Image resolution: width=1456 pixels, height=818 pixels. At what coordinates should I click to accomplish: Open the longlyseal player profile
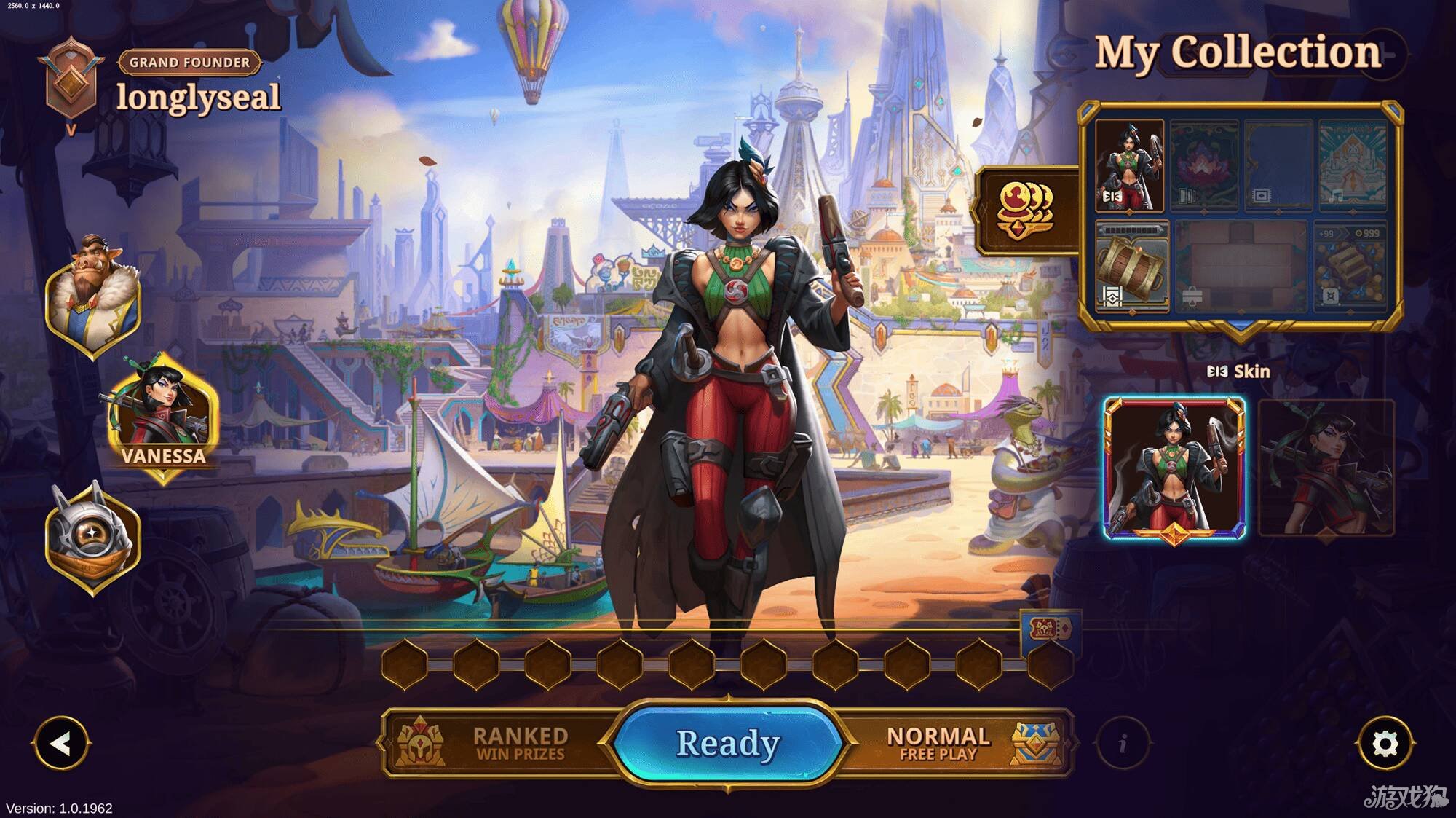[x=197, y=97]
